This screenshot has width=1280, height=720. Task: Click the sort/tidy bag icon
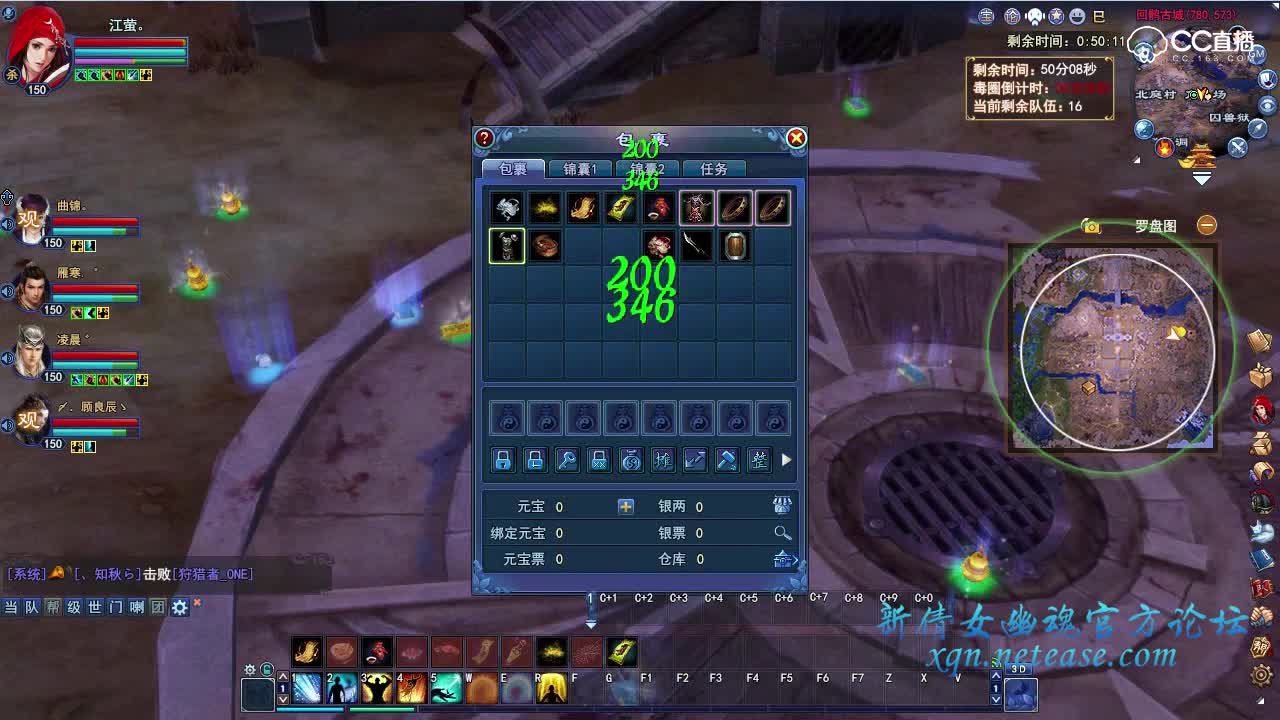pyautogui.click(x=759, y=460)
